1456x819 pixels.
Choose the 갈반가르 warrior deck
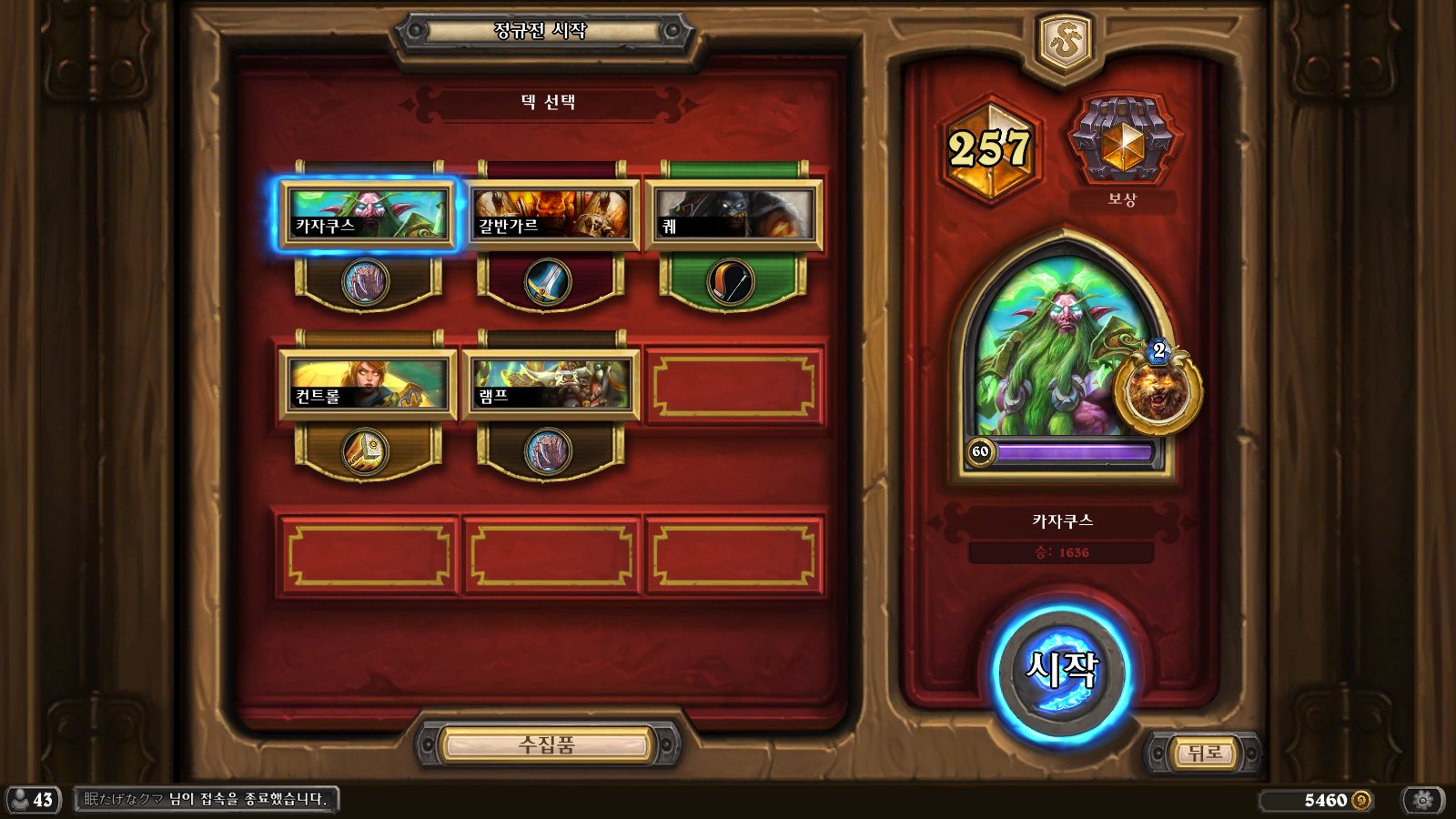click(551, 216)
